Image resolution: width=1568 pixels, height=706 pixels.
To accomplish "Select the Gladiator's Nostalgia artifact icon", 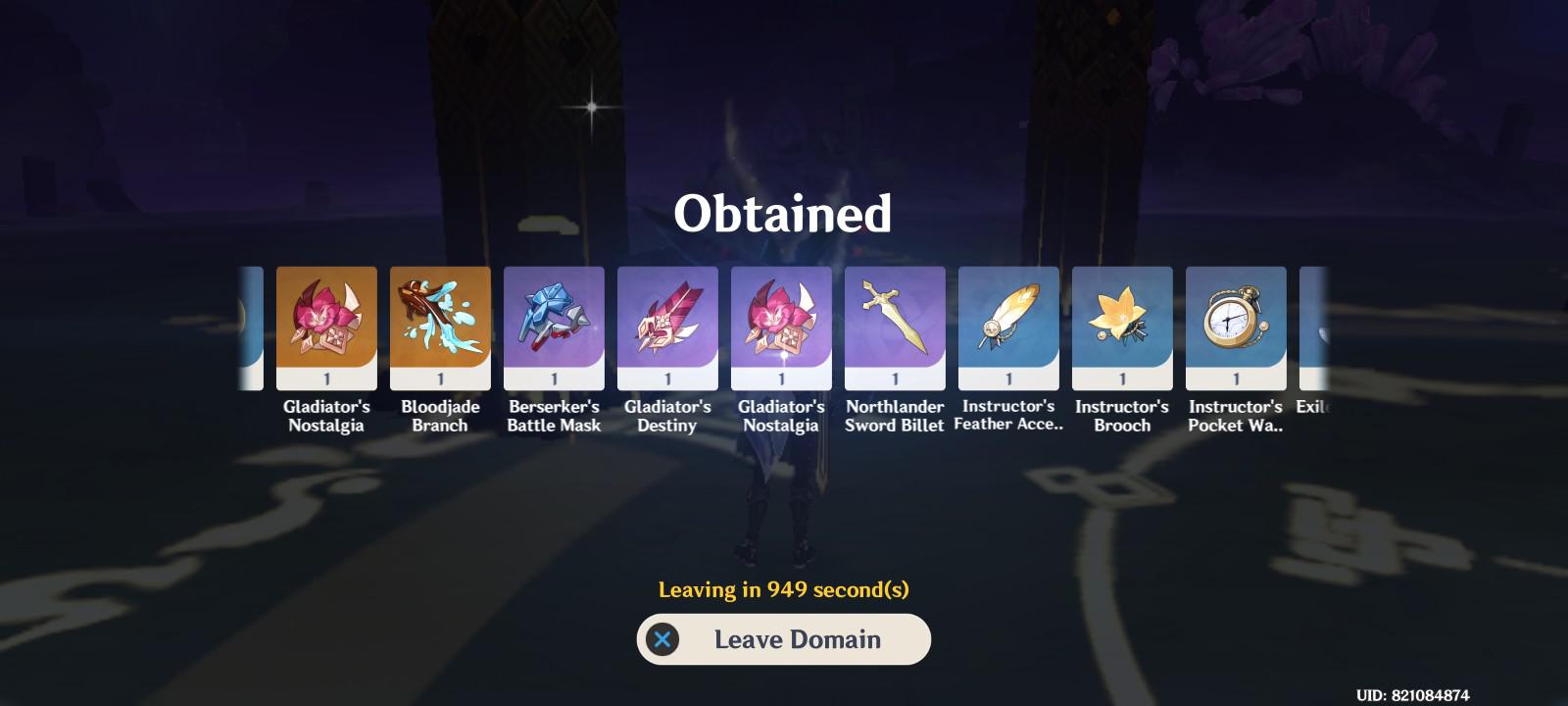I will pyautogui.click(x=325, y=324).
